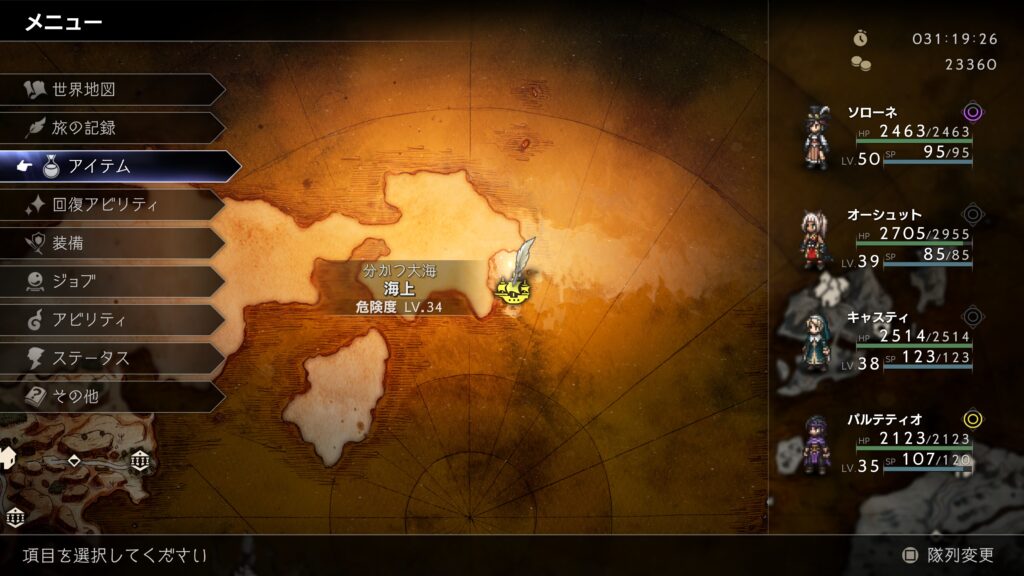Pick party member パルテティオ
The width and height of the screenshot is (1024, 576).
(x=890, y=444)
